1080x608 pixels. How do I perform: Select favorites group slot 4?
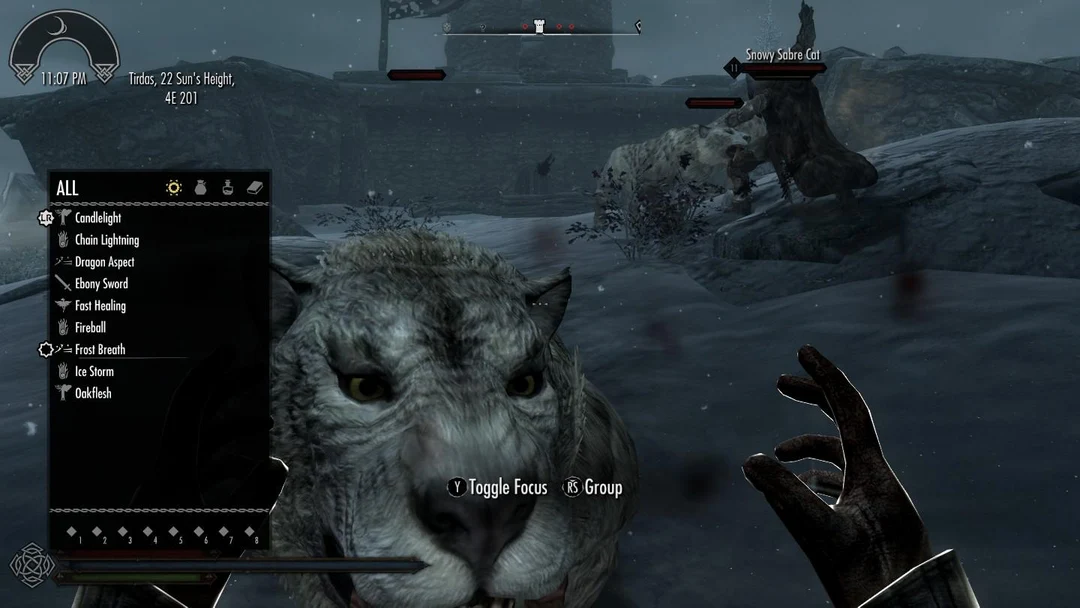coord(149,534)
